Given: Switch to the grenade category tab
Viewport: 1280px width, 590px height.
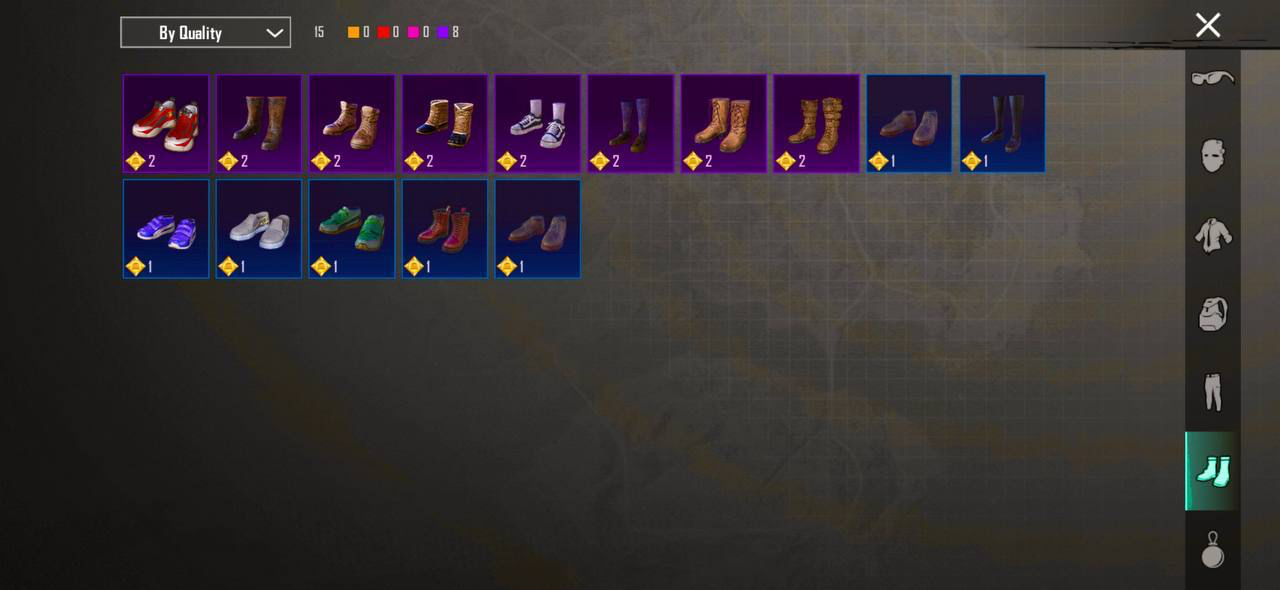Looking at the screenshot, I should point(1213,549).
